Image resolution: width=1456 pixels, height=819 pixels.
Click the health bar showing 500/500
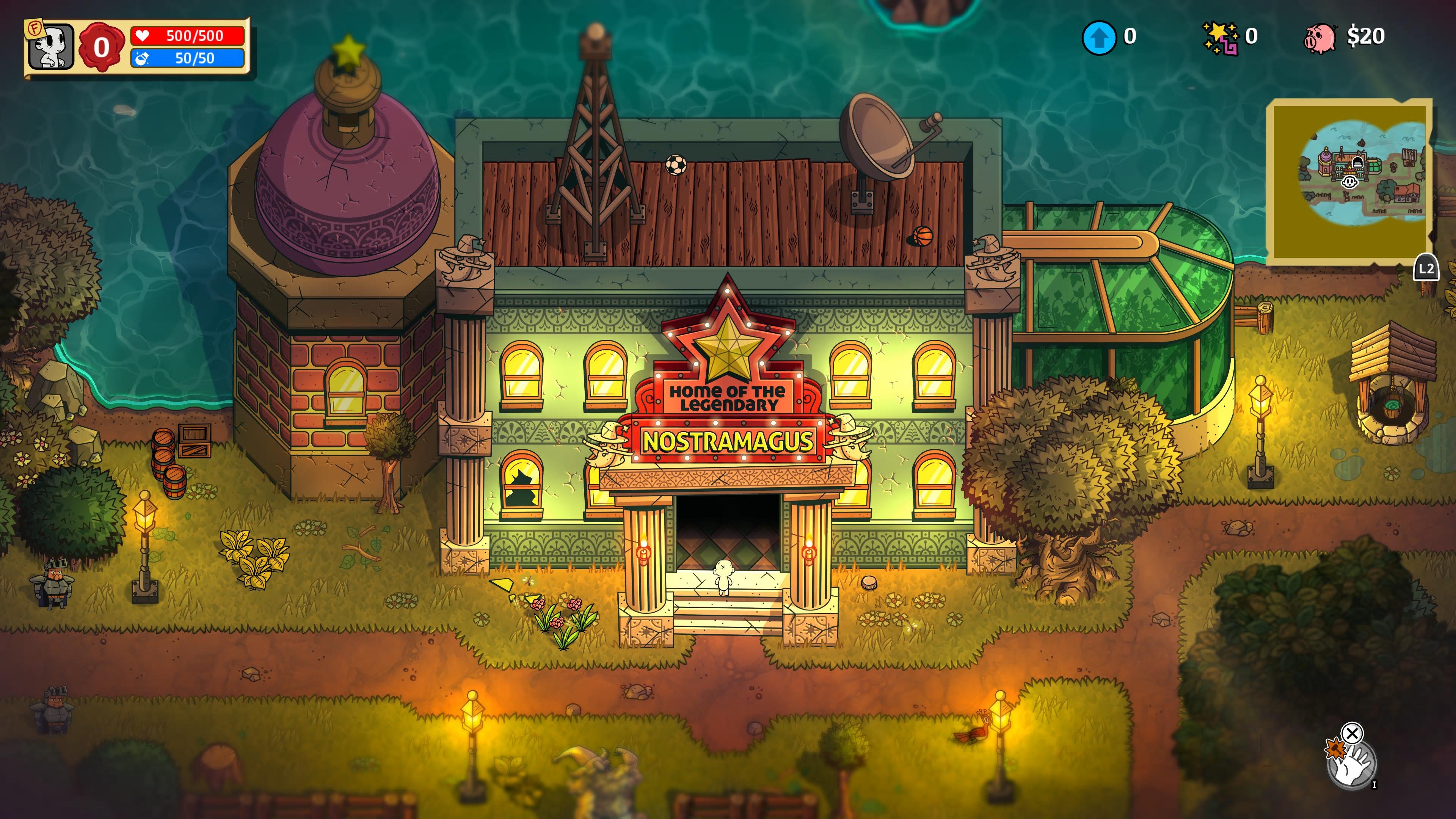coord(192,36)
